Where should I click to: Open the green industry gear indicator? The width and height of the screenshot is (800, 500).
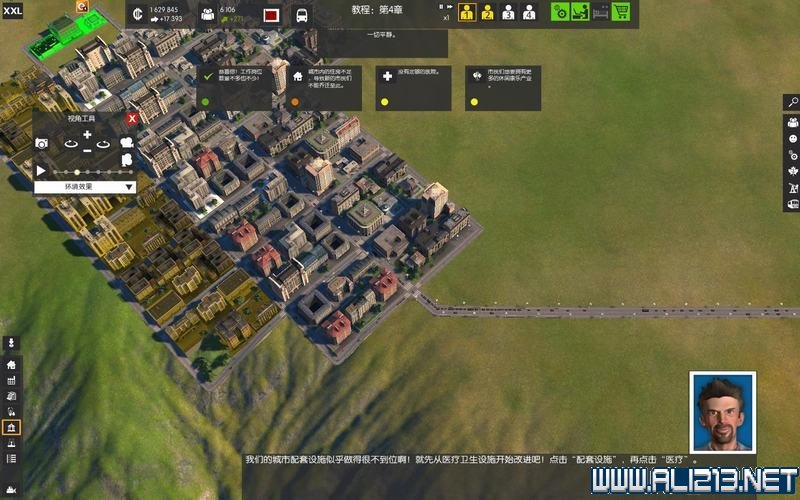click(560, 12)
